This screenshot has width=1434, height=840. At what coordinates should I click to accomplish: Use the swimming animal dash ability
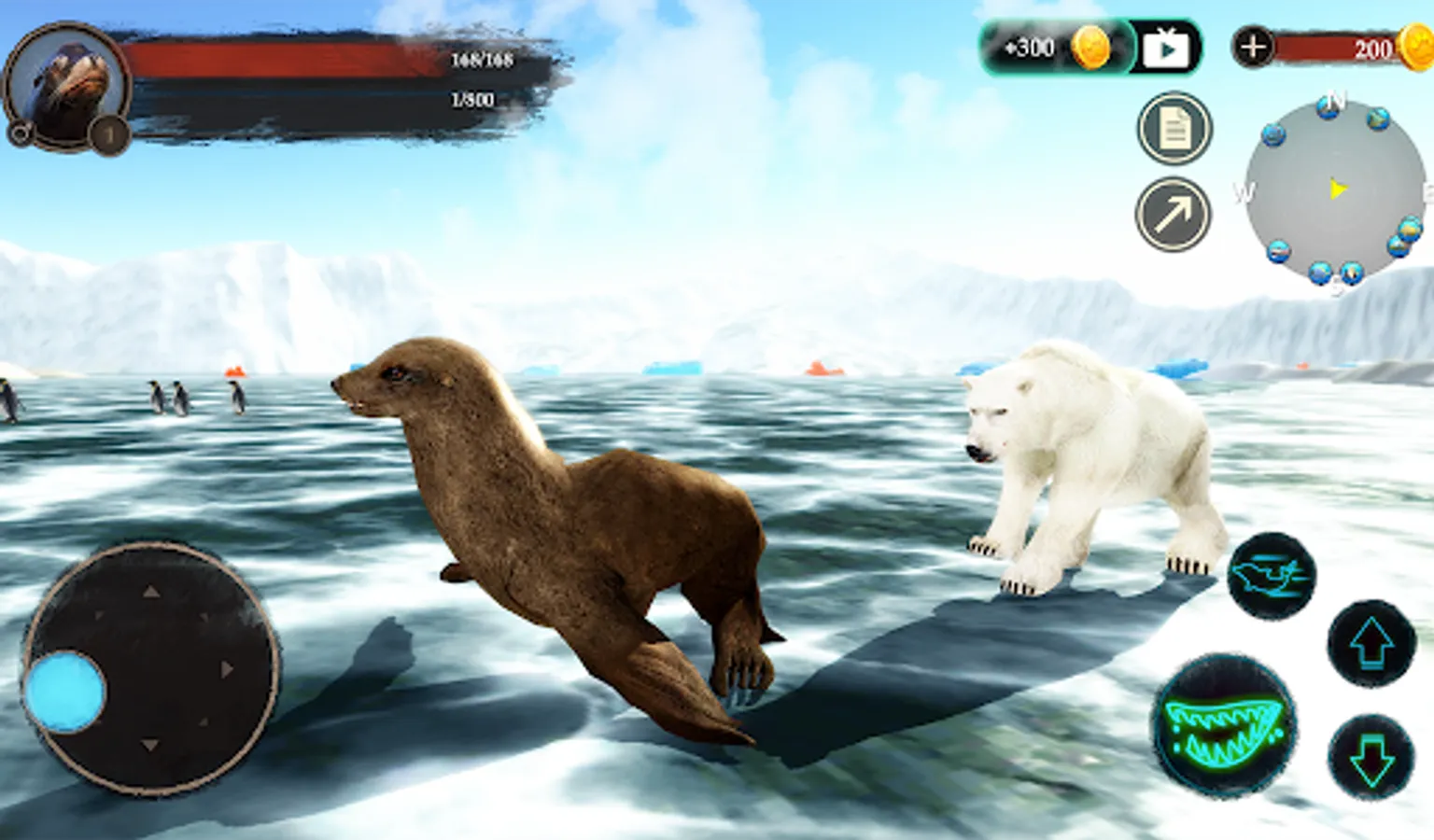(x=1271, y=576)
